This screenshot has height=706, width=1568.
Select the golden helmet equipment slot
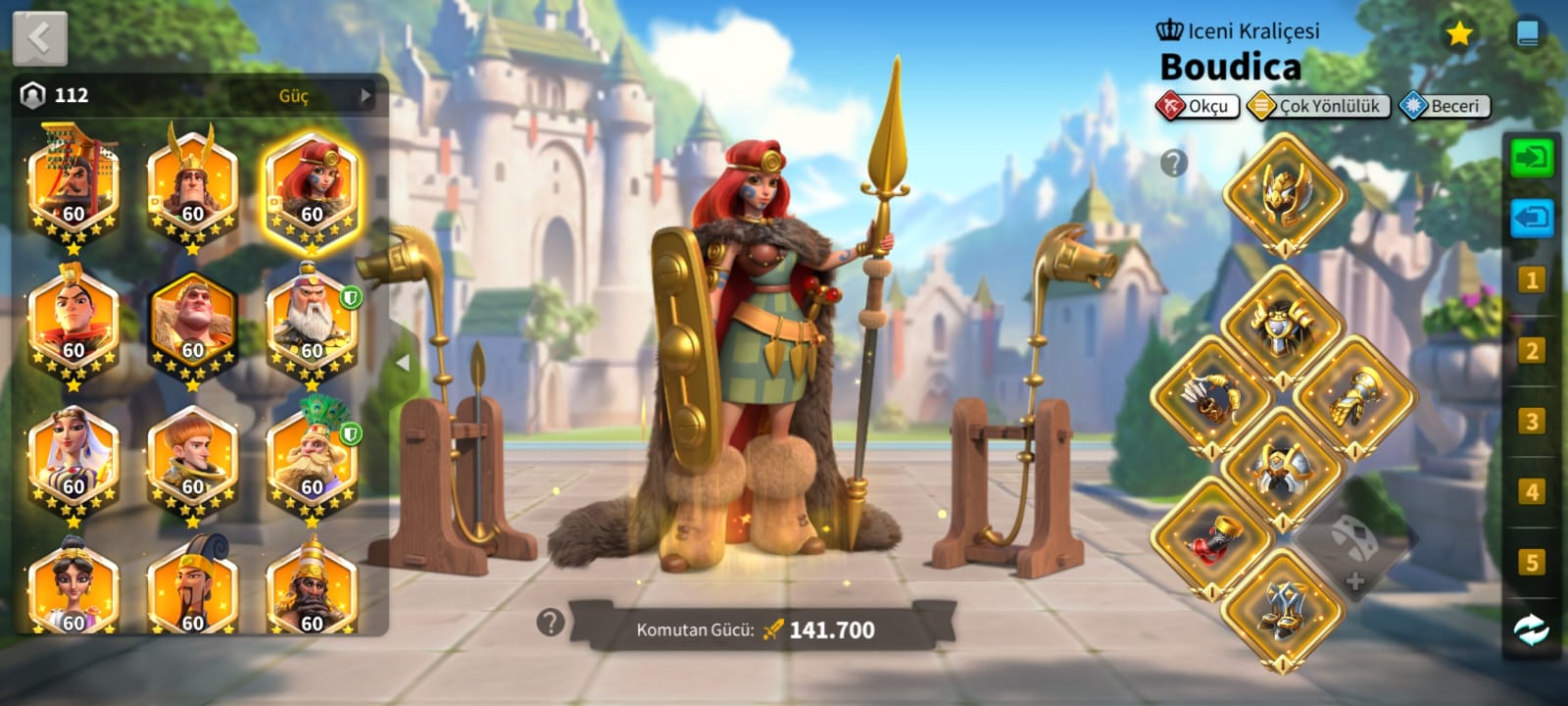tap(1283, 191)
